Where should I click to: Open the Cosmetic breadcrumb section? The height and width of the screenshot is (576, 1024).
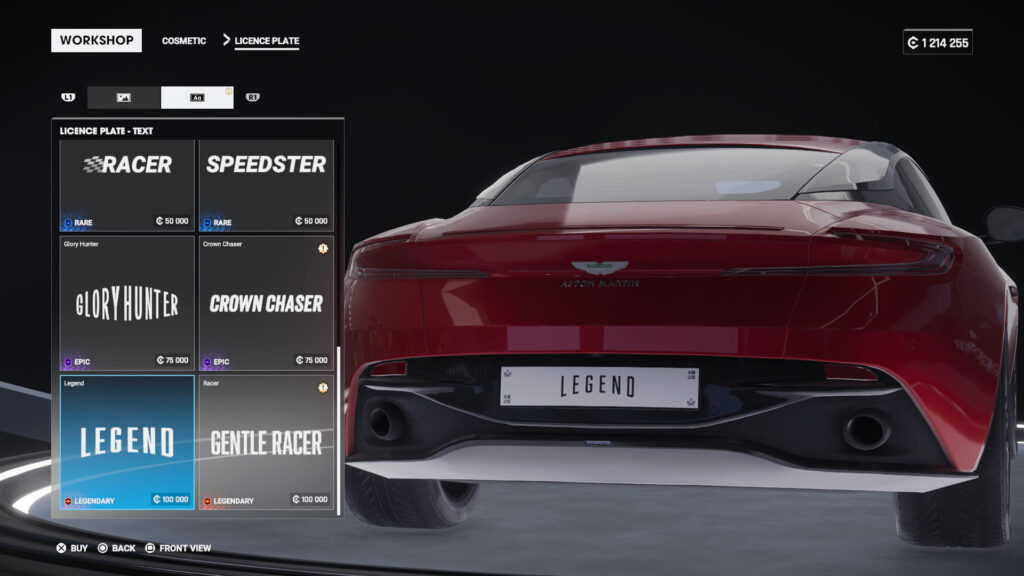(x=184, y=41)
